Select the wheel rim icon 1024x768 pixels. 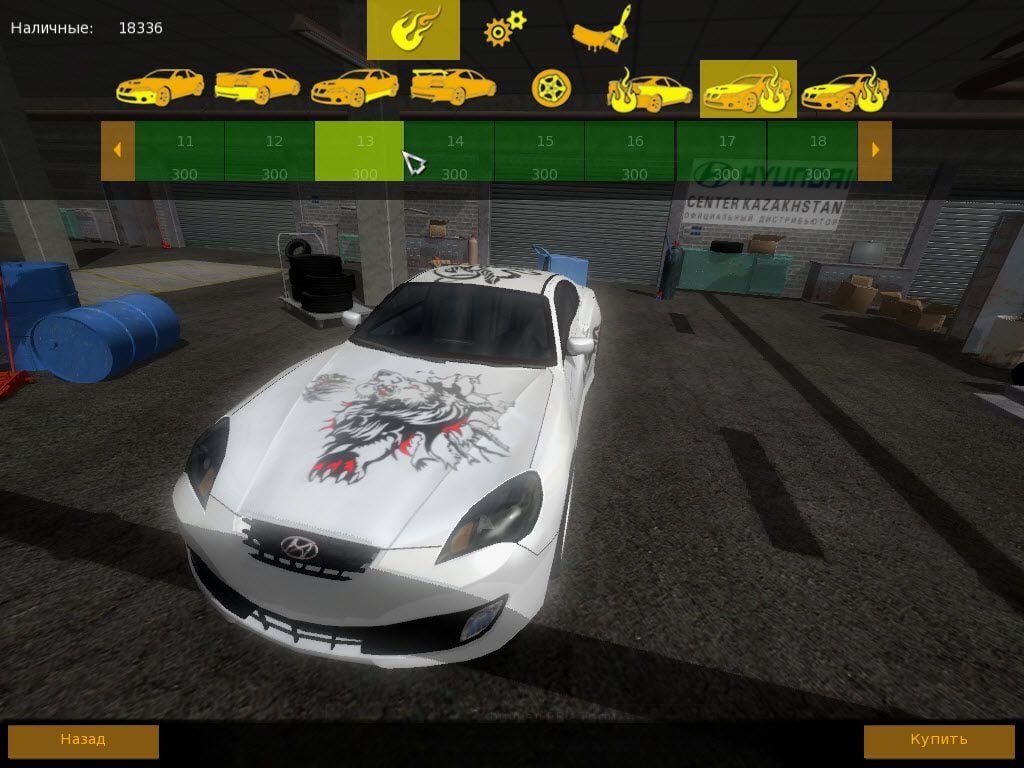tap(550, 88)
